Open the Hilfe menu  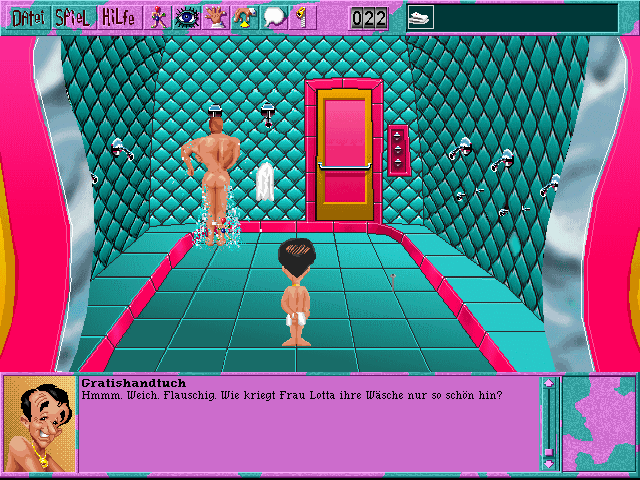(119, 17)
